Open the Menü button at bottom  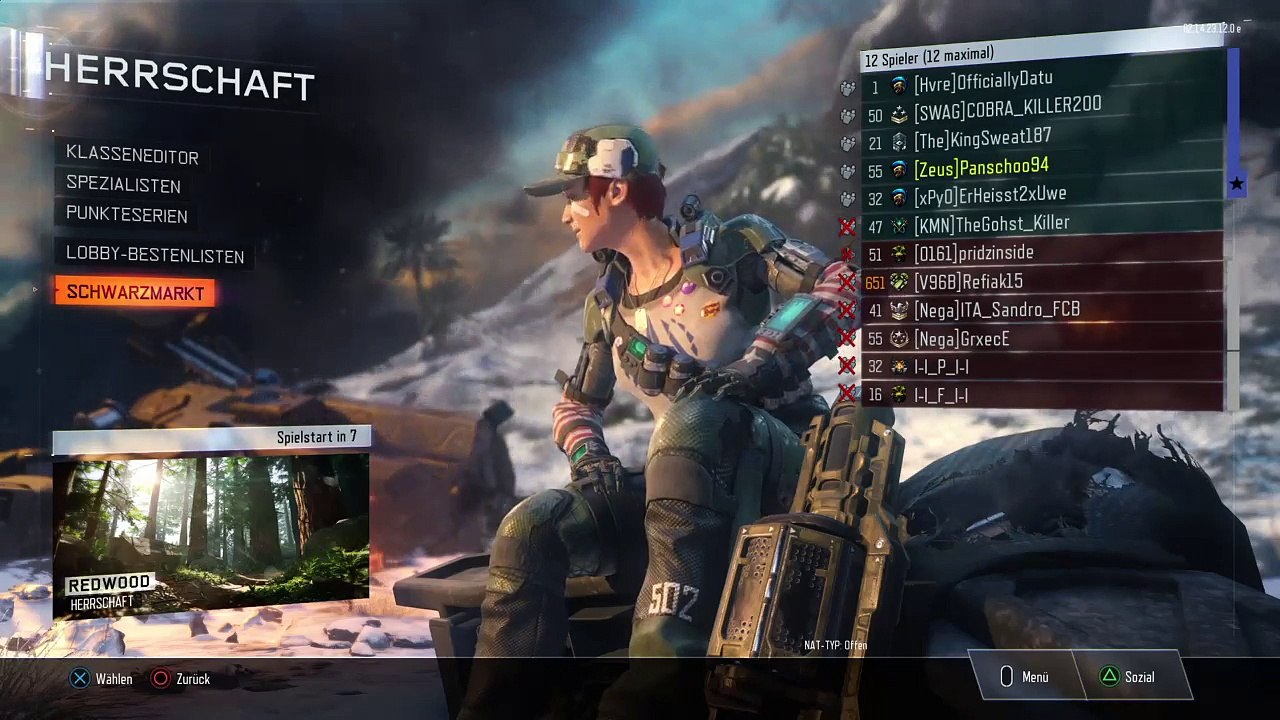click(x=1023, y=677)
